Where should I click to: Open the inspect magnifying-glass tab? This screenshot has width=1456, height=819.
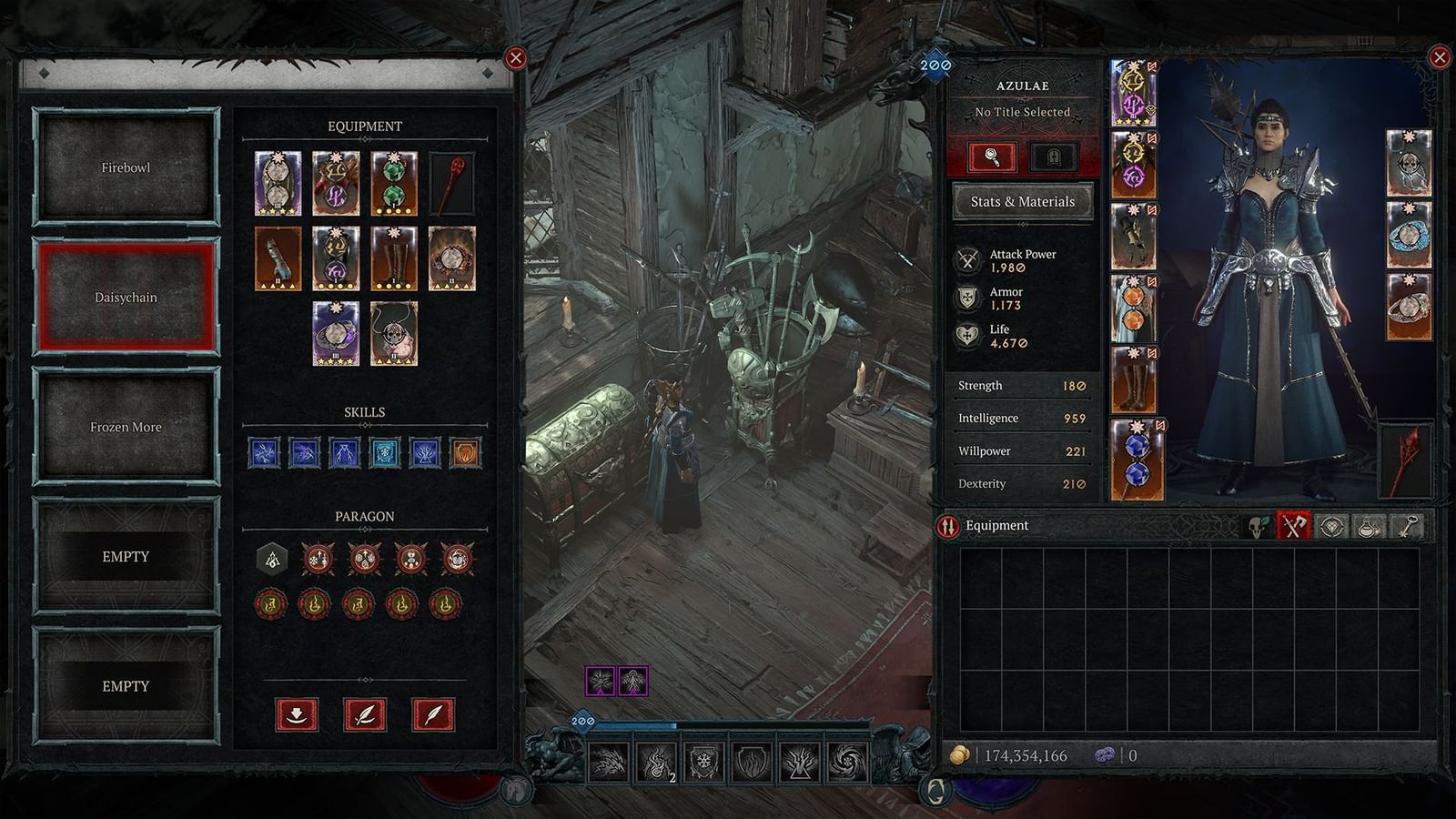click(x=994, y=157)
